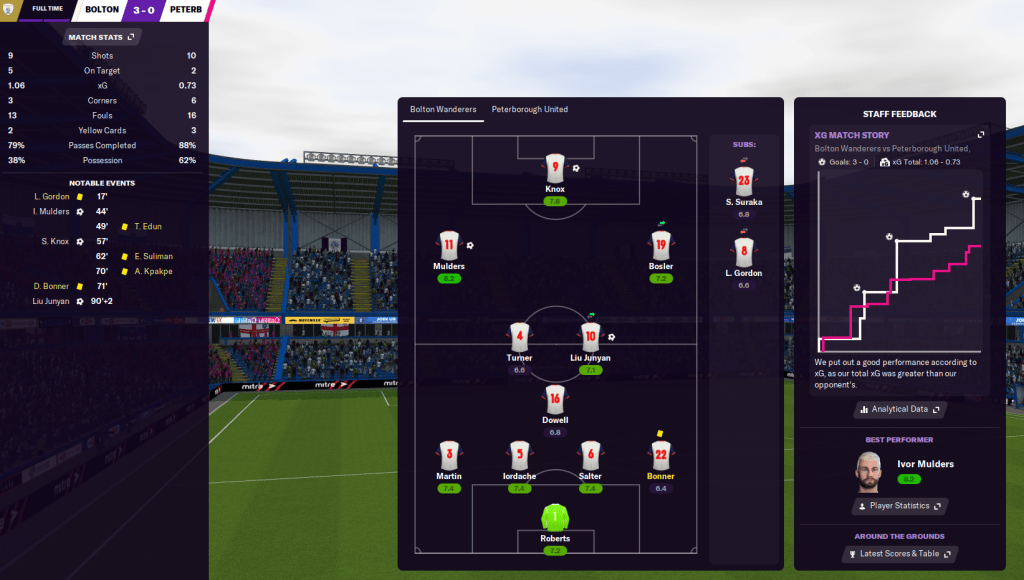
Task: Select striker Knox on the pitch
Action: point(555,168)
